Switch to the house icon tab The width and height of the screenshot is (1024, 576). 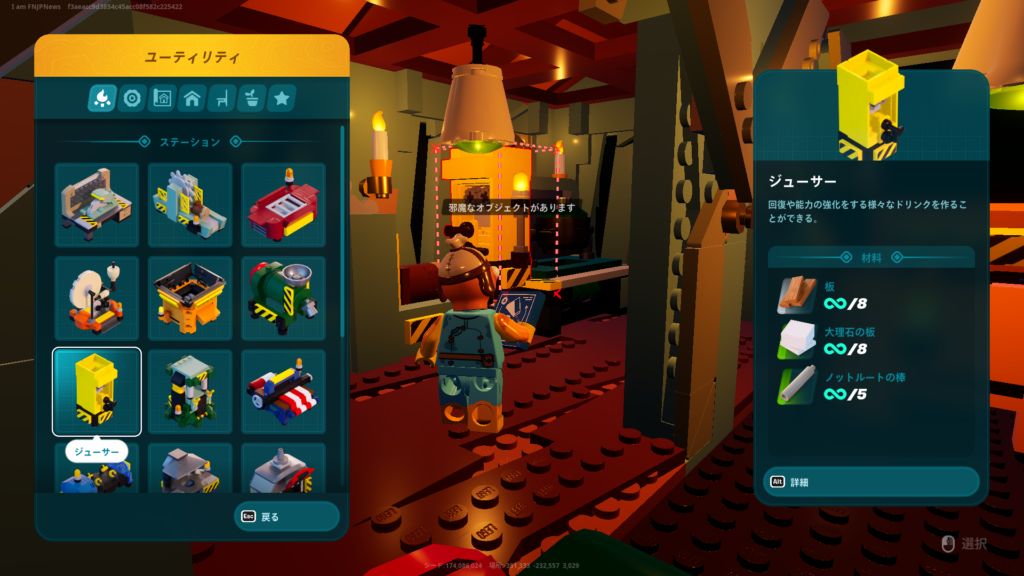[x=191, y=98]
